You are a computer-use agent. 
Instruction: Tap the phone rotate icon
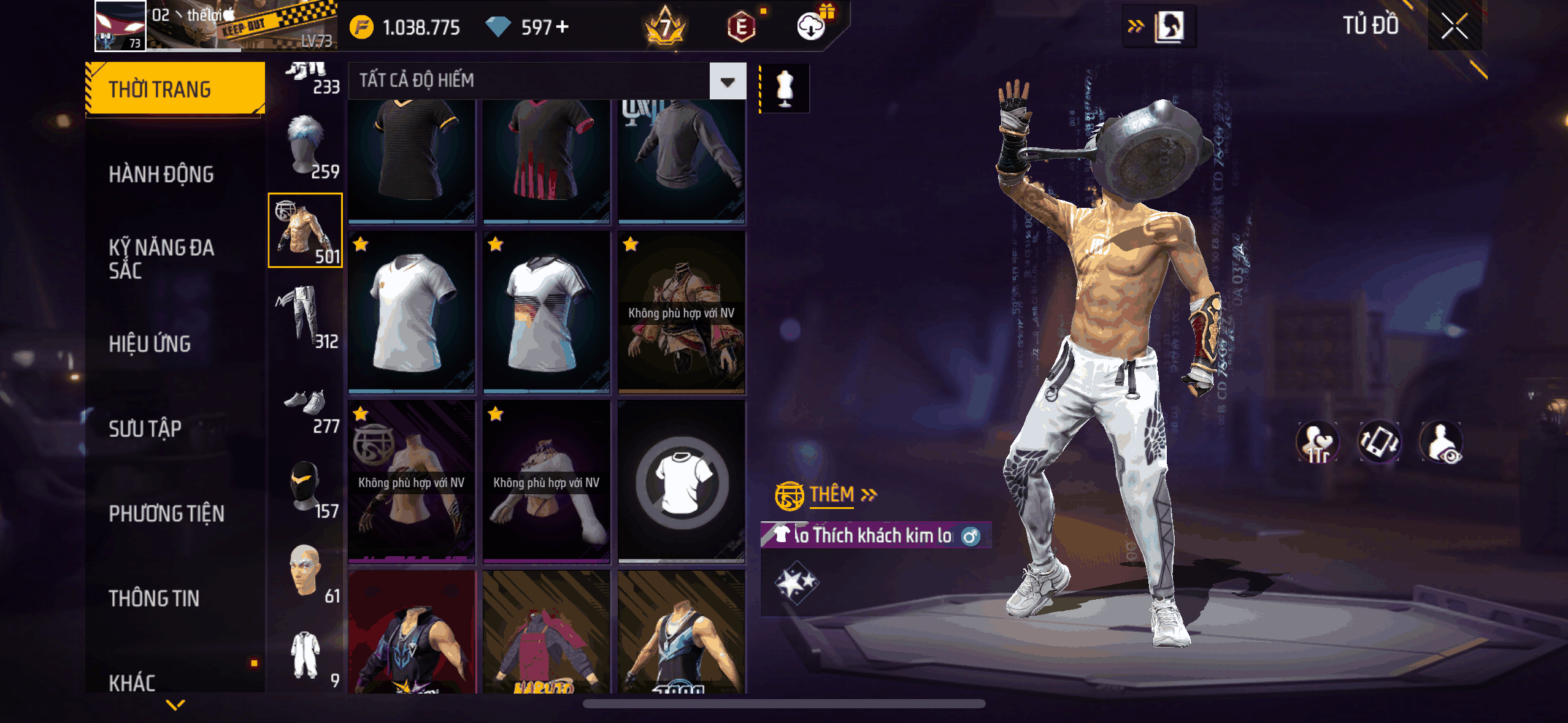(1379, 442)
